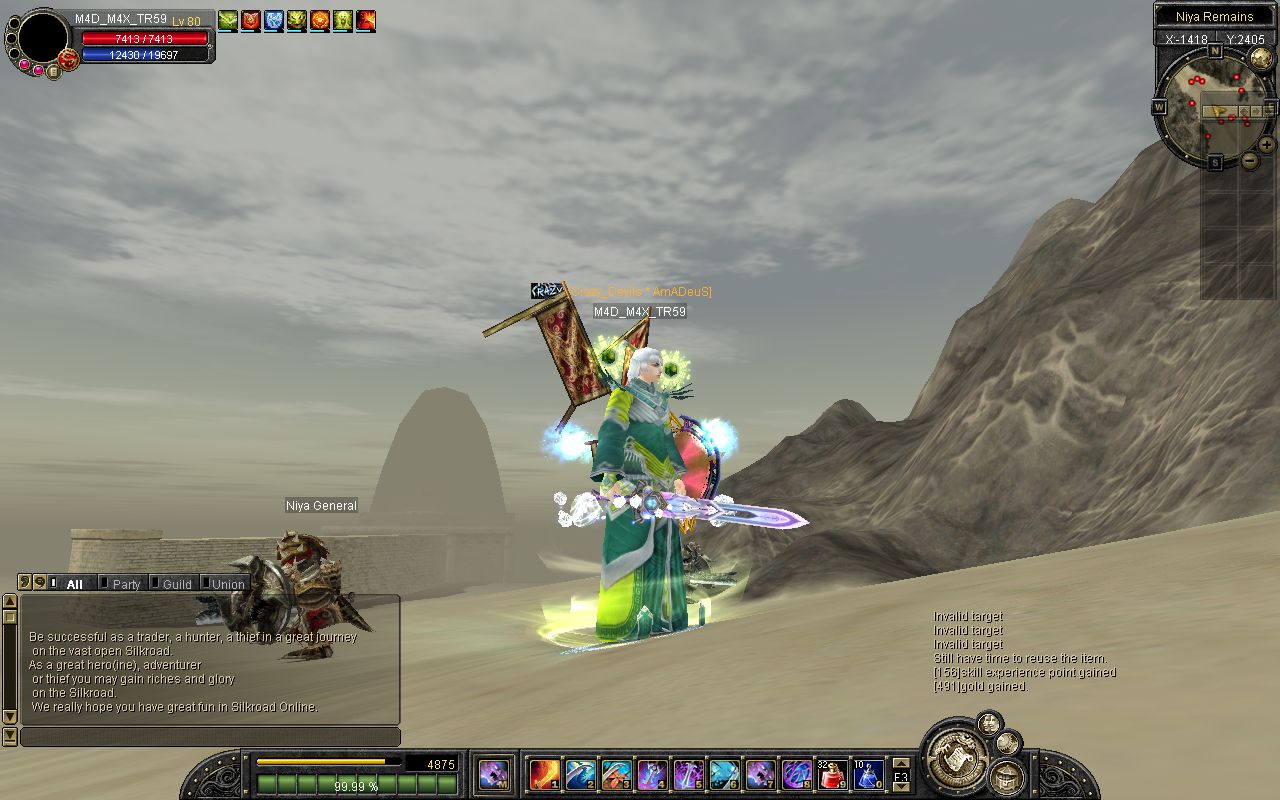Image resolution: width=1280 pixels, height=800 pixels.
Task: Activate the skill icon marked M
Action: [493, 774]
